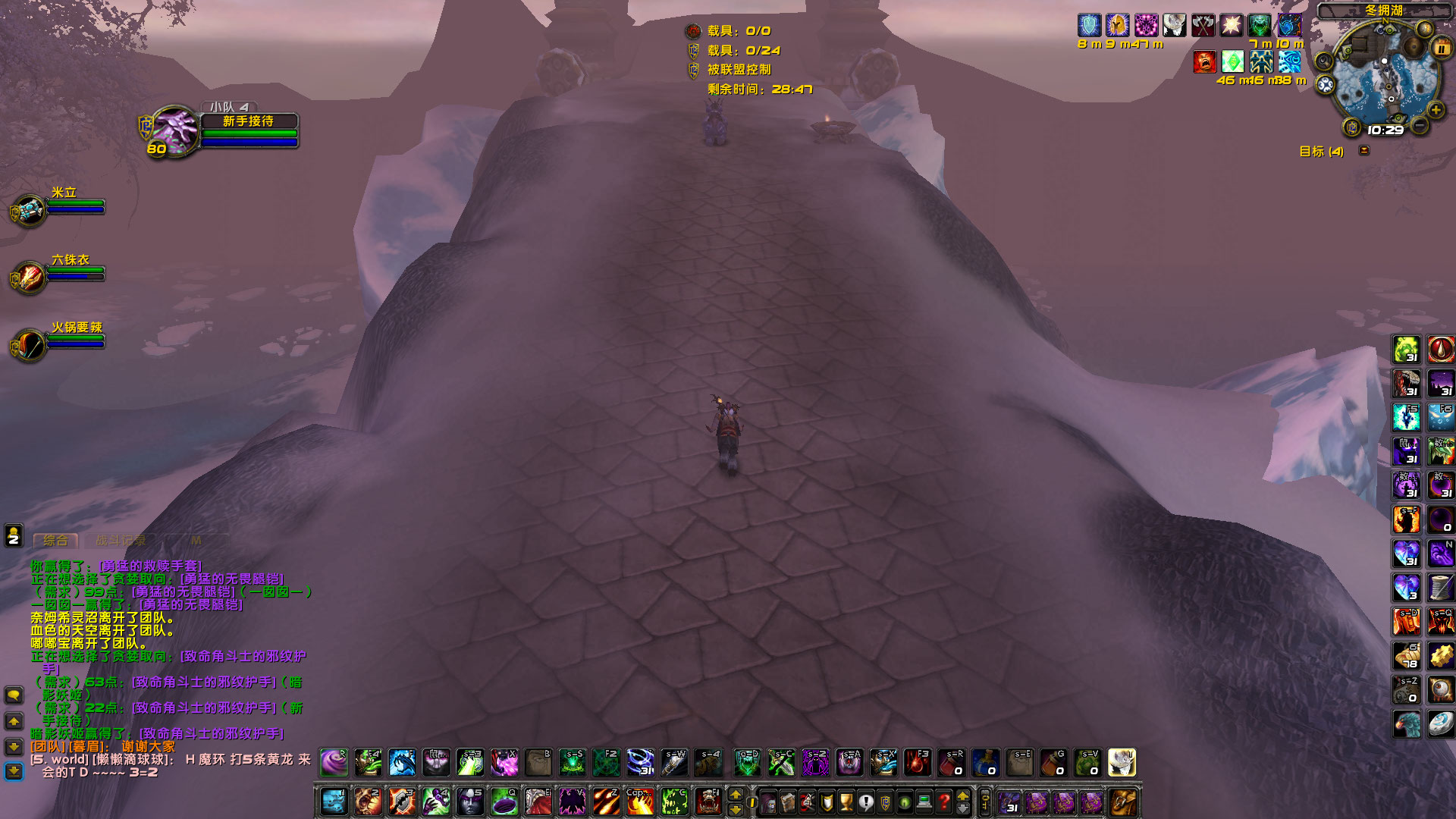
Task: Open the talents panel (crossed swords icon)
Action: coord(806,802)
